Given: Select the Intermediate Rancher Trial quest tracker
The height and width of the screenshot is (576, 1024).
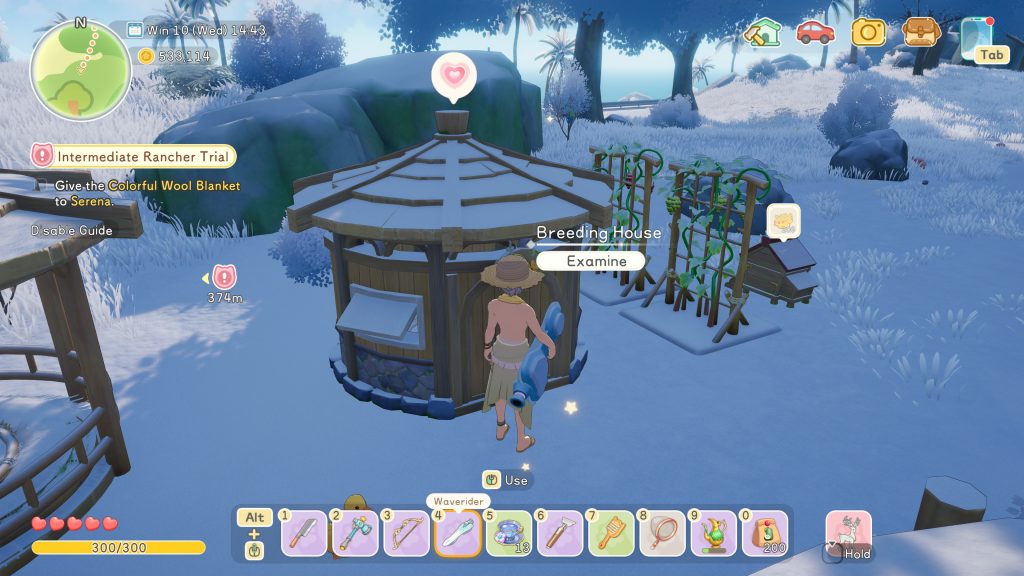Looking at the screenshot, I should point(134,156).
